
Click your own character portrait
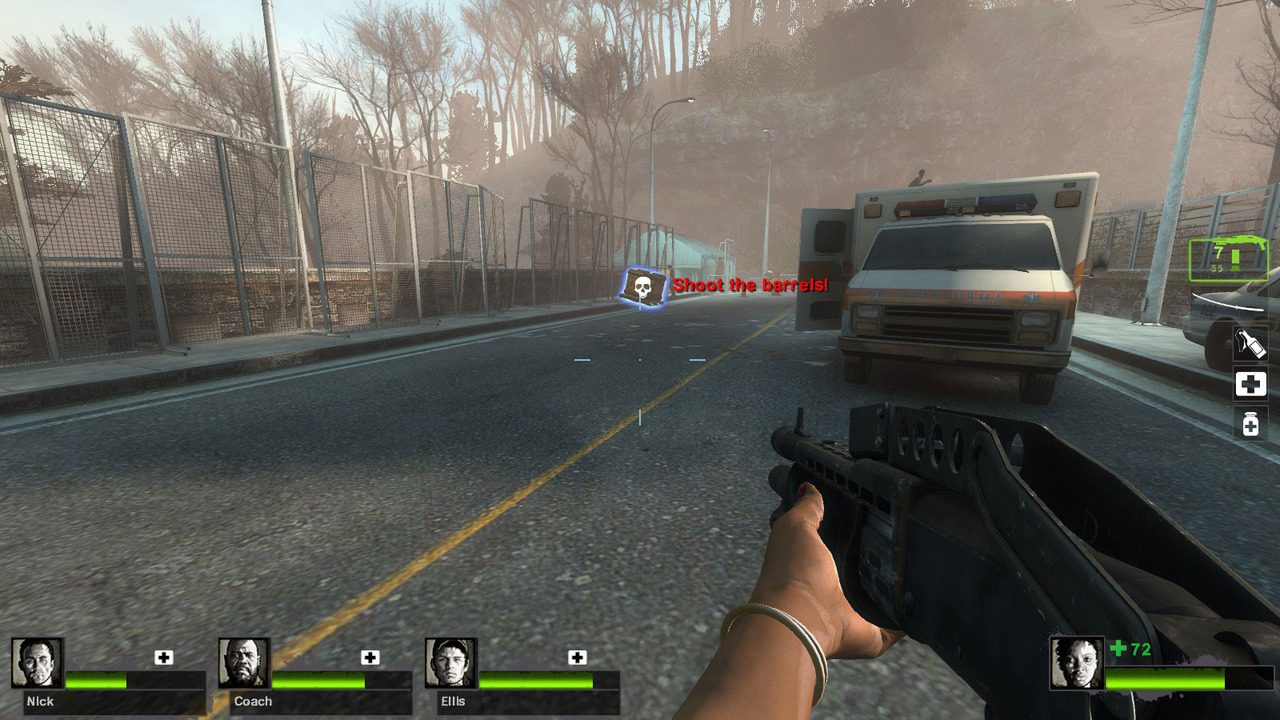1076,662
